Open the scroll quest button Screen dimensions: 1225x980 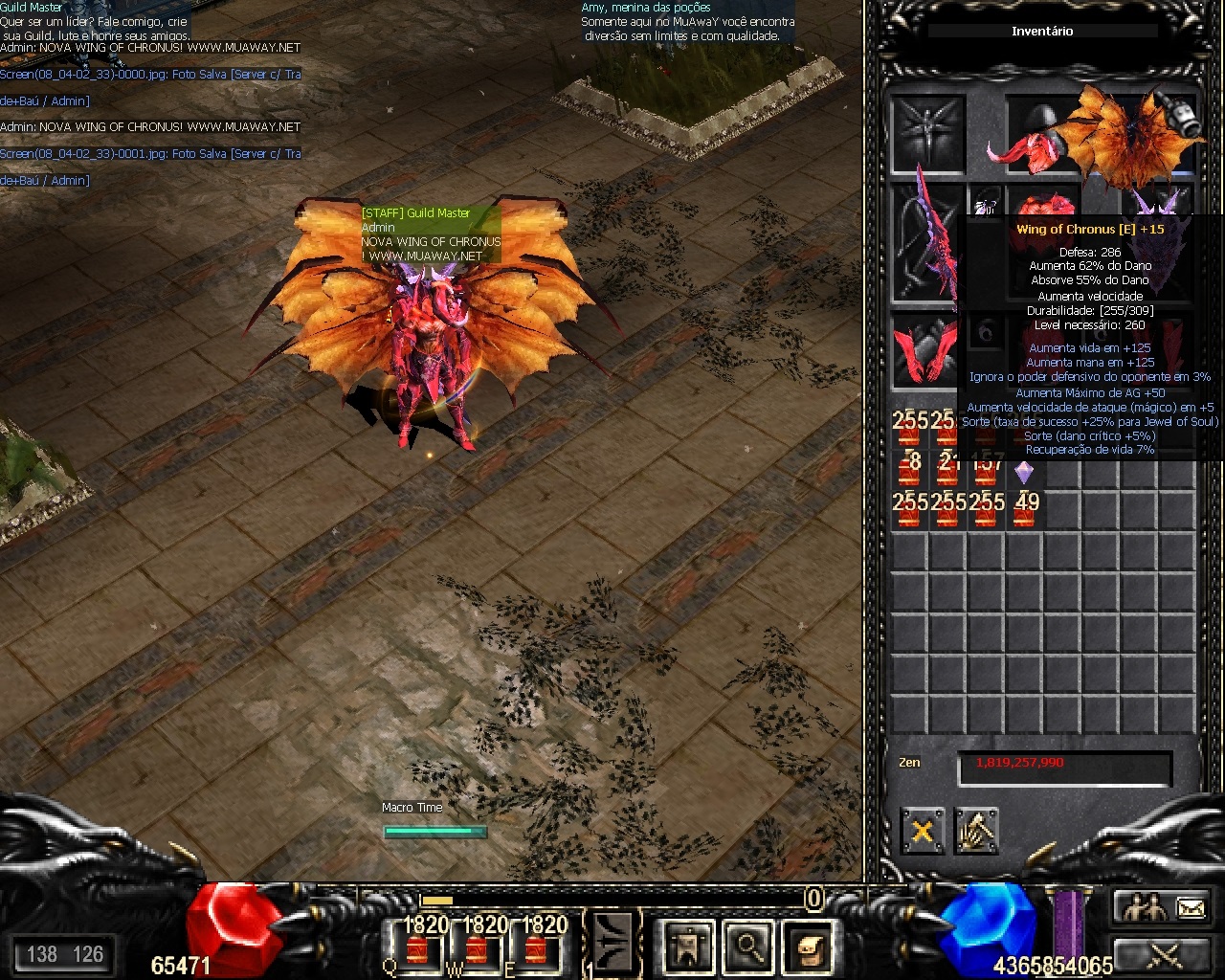(x=808, y=946)
